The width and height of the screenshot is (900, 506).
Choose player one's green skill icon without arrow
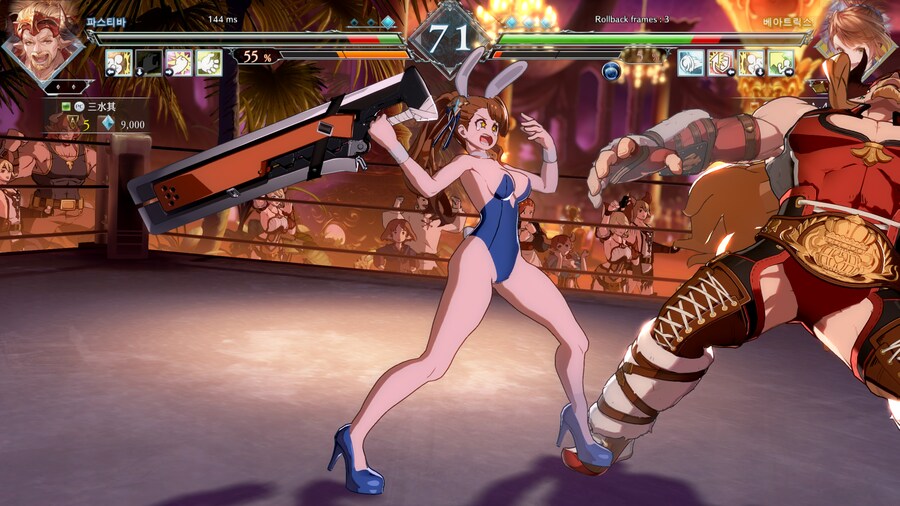(209, 62)
